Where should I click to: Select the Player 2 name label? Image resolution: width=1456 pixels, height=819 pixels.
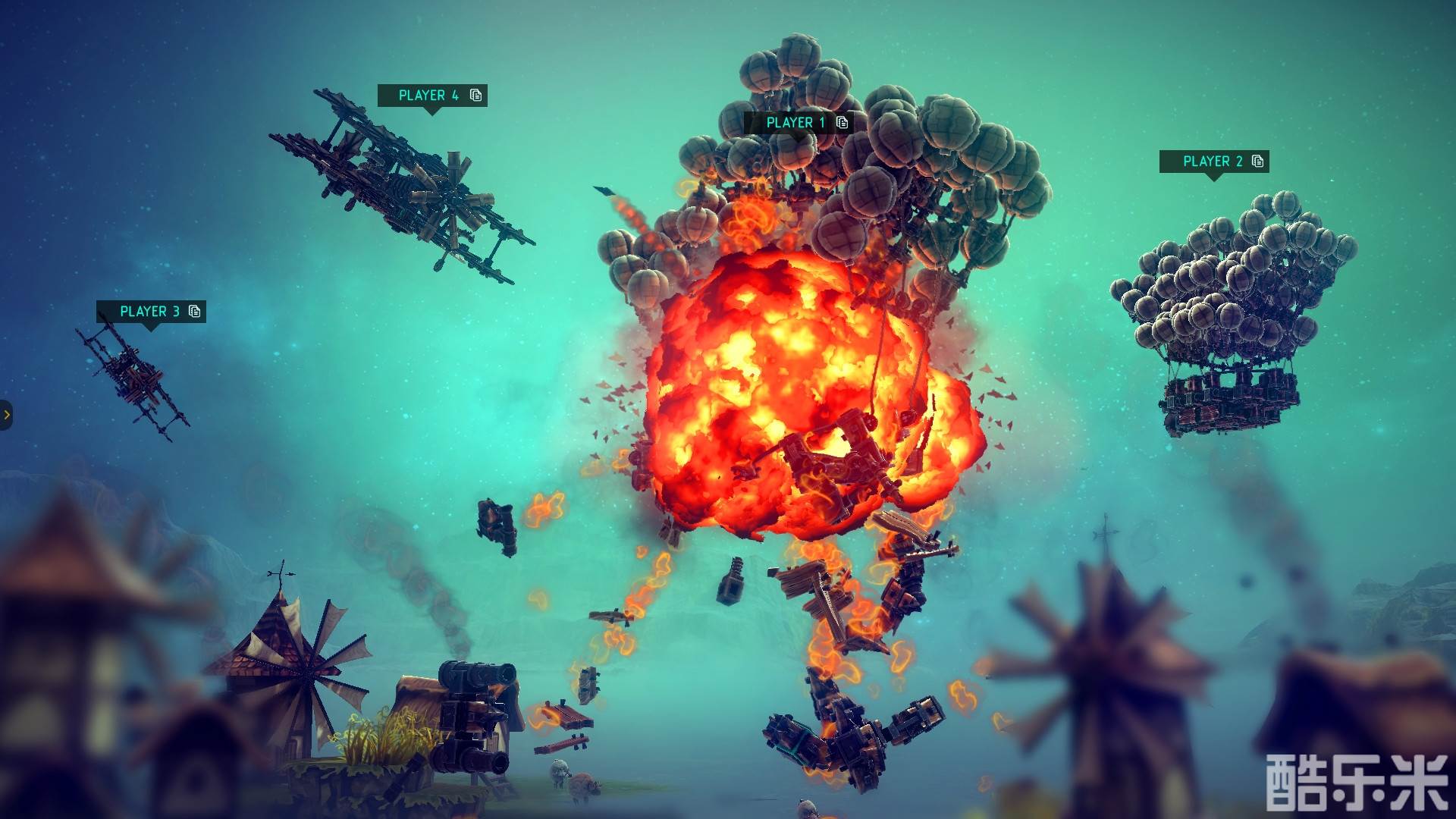click(1213, 162)
